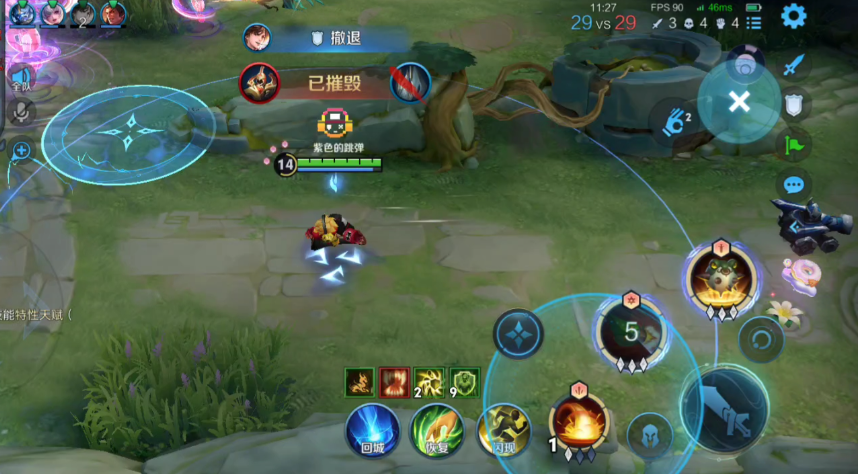Toggle the 全队 team voice speaker
The image size is (858, 474).
[x=20, y=76]
